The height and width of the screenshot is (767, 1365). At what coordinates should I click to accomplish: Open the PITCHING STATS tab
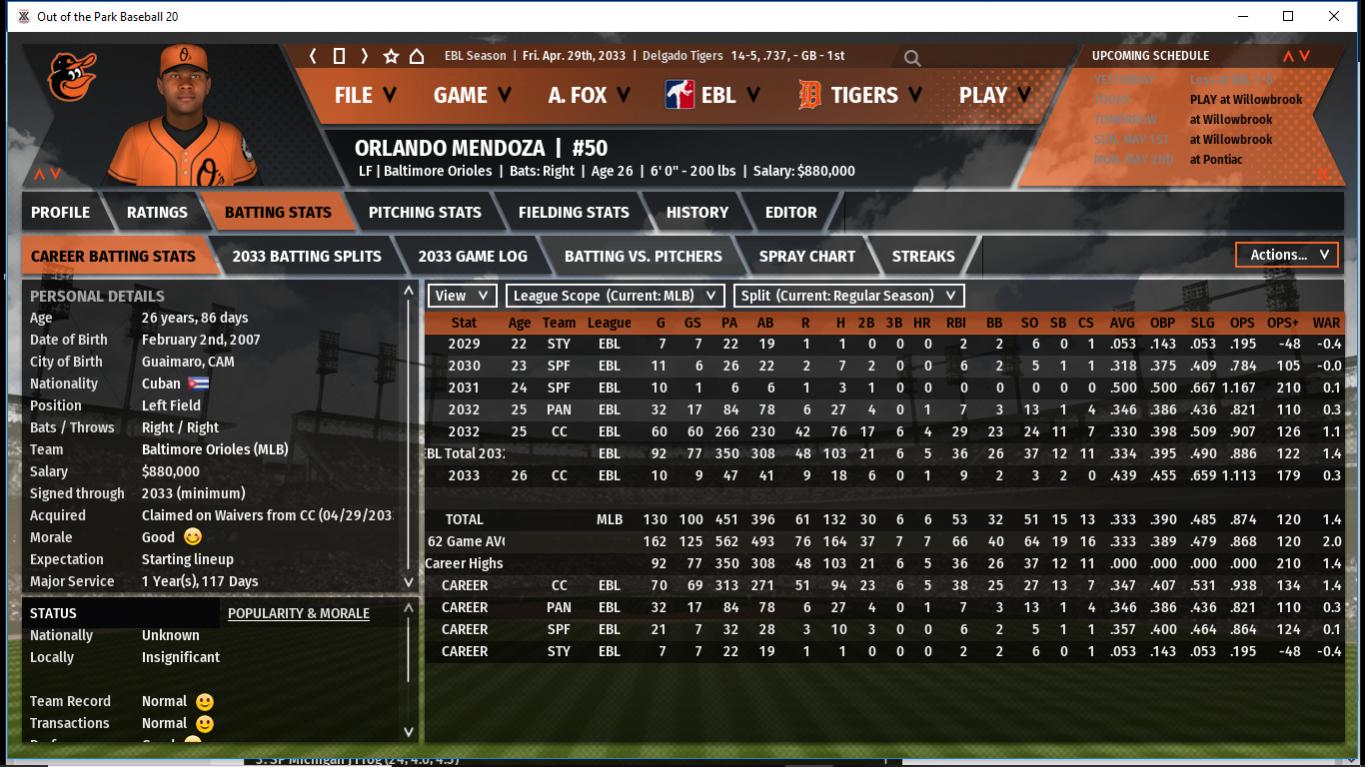point(424,212)
